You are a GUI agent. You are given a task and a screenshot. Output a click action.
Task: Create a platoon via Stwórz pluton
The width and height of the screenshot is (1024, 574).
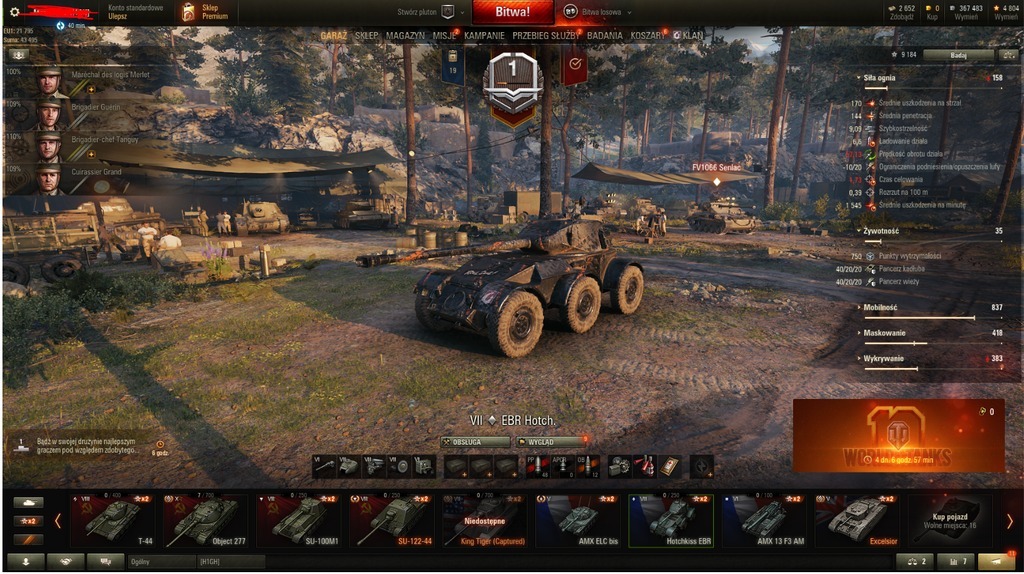tap(425, 12)
